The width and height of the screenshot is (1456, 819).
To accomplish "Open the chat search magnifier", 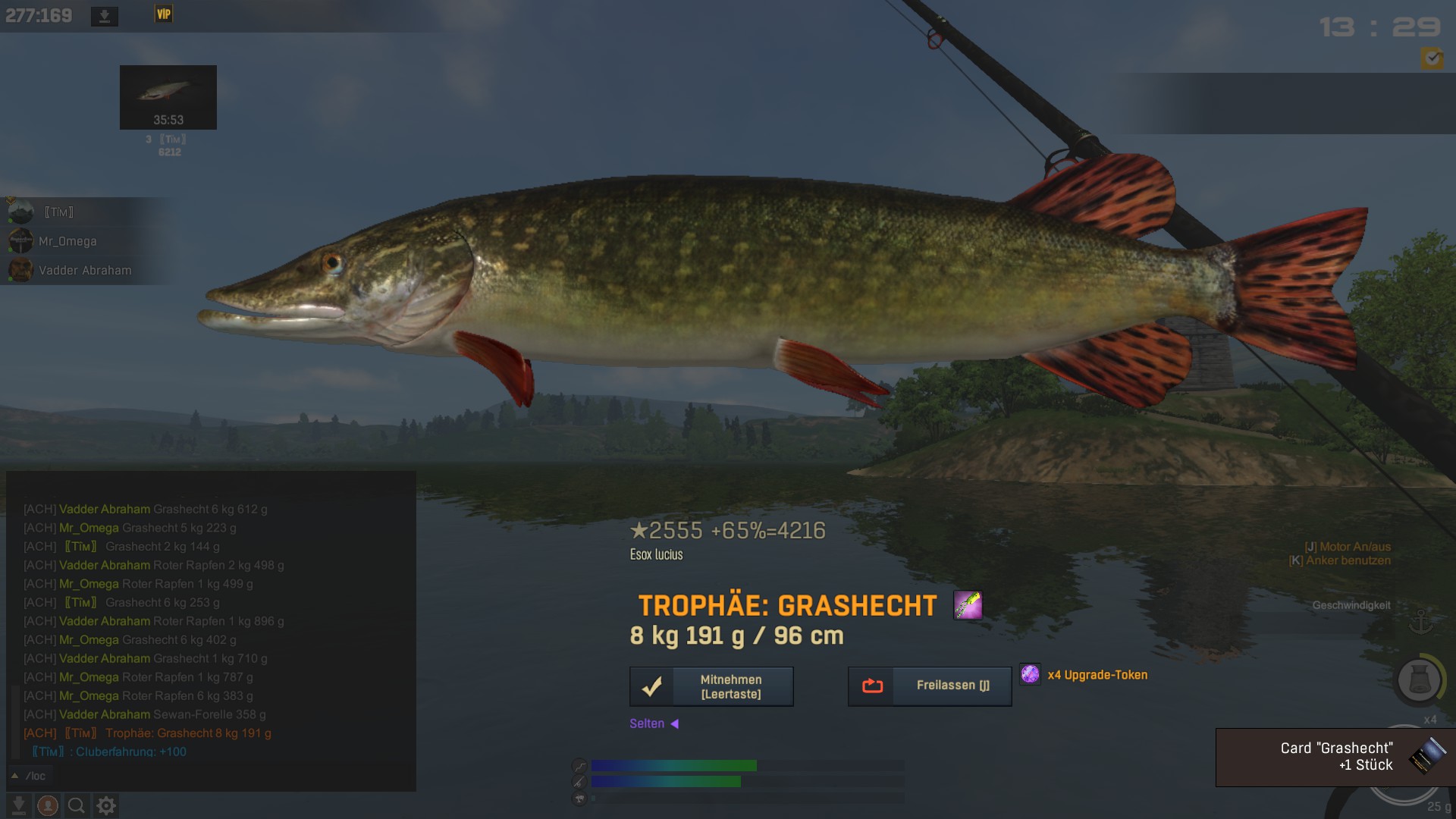I will [x=76, y=805].
